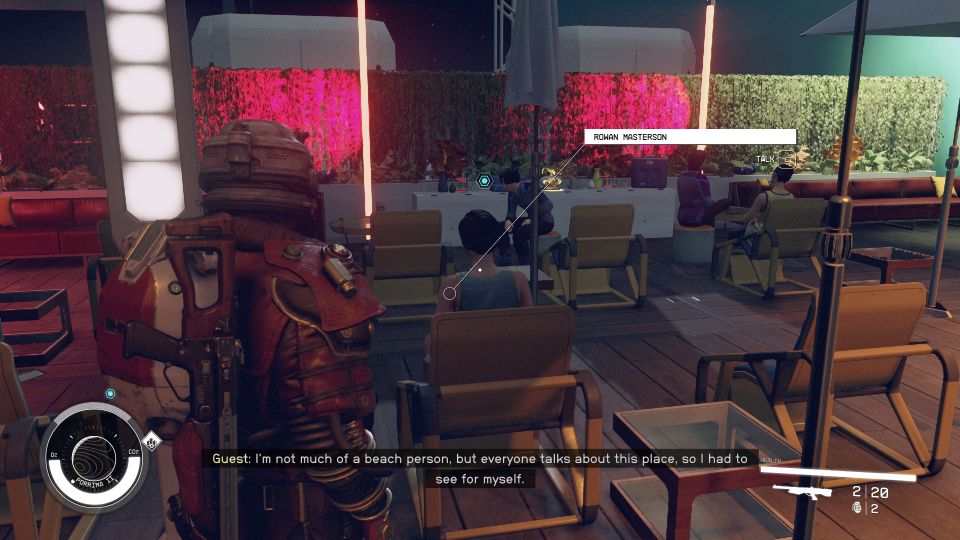The image size is (960, 540).
Task: Select the equipped rifle weapon icon
Action: tap(803, 492)
